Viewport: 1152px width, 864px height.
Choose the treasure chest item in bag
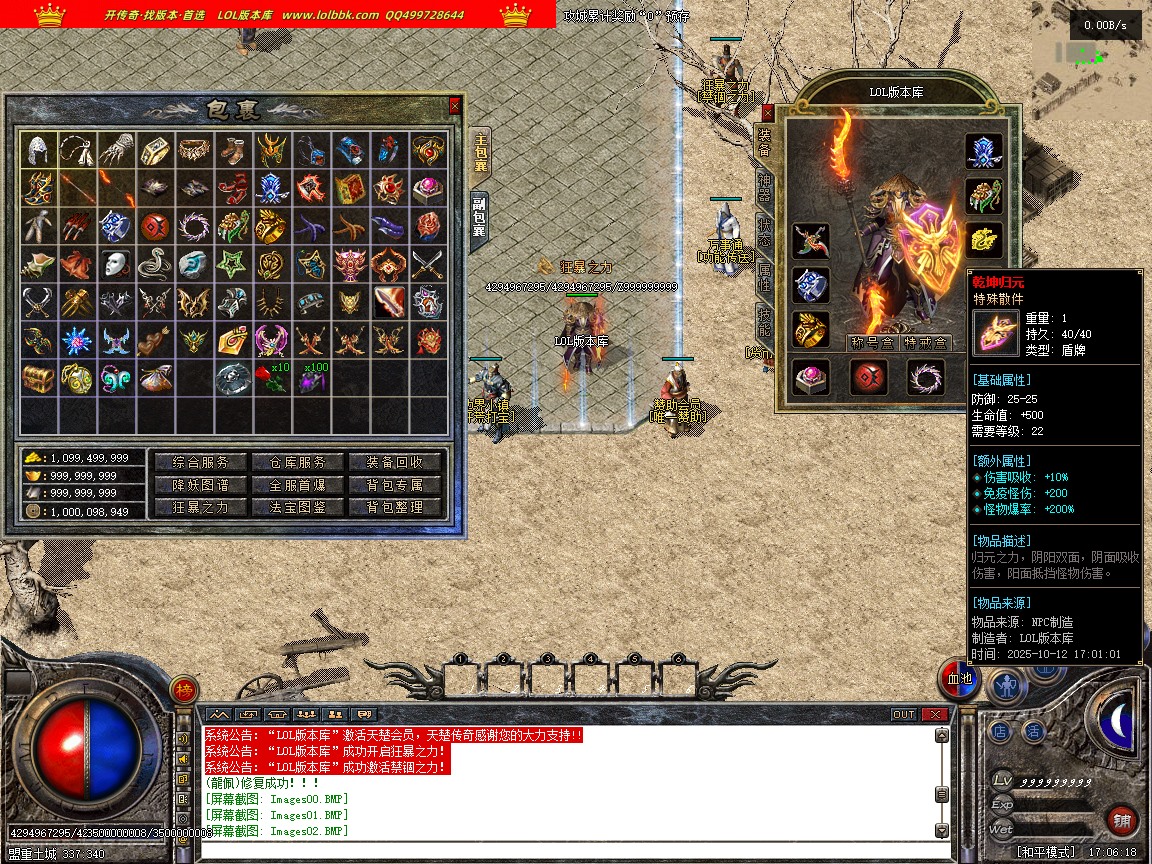pyautogui.click(x=39, y=379)
